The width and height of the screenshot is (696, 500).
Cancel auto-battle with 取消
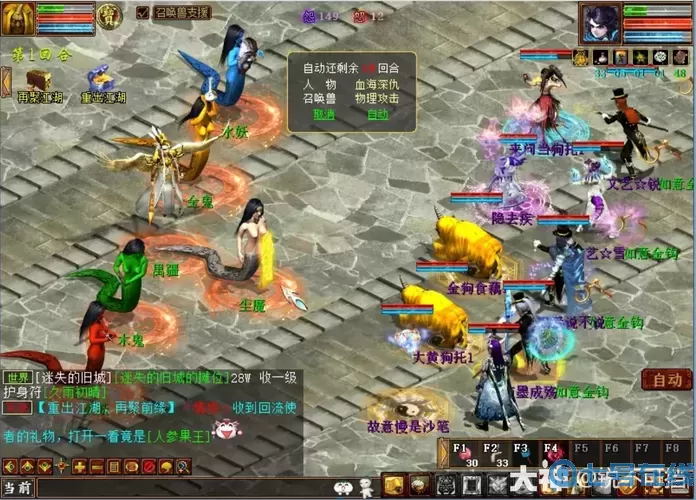click(x=324, y=114)
